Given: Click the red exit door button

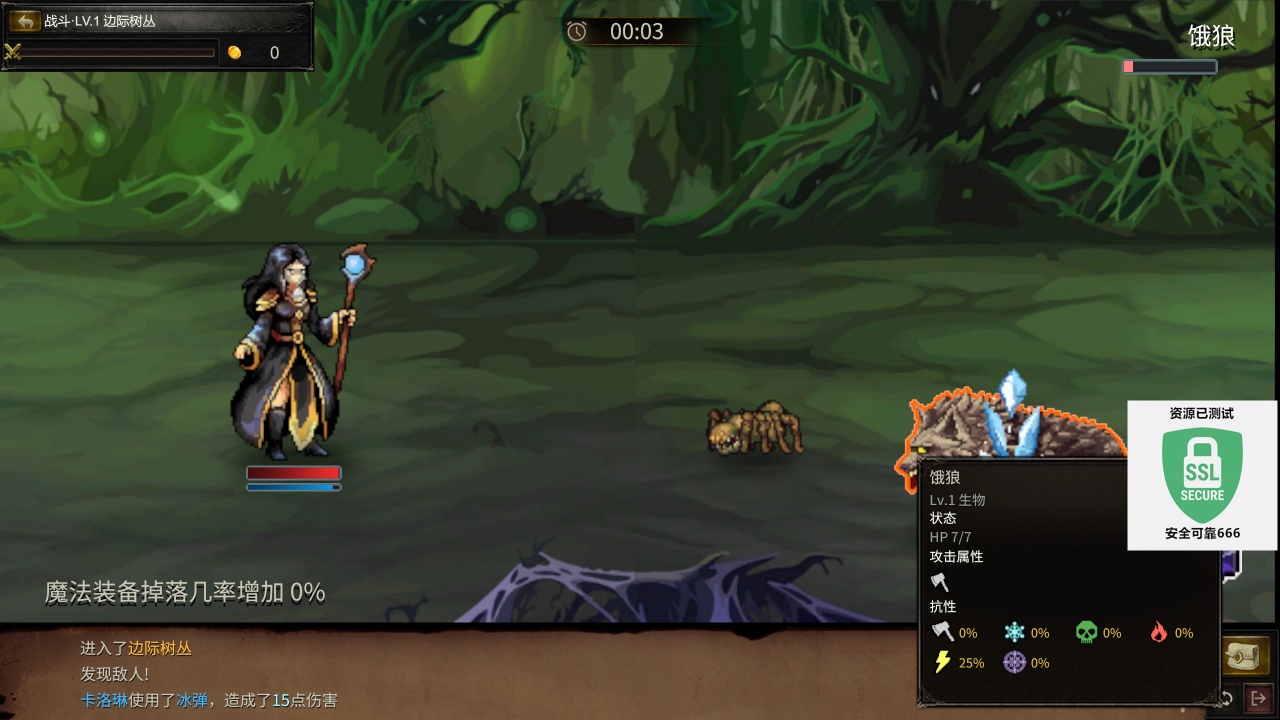Looking at the screenshot, I should [1258, 697].
